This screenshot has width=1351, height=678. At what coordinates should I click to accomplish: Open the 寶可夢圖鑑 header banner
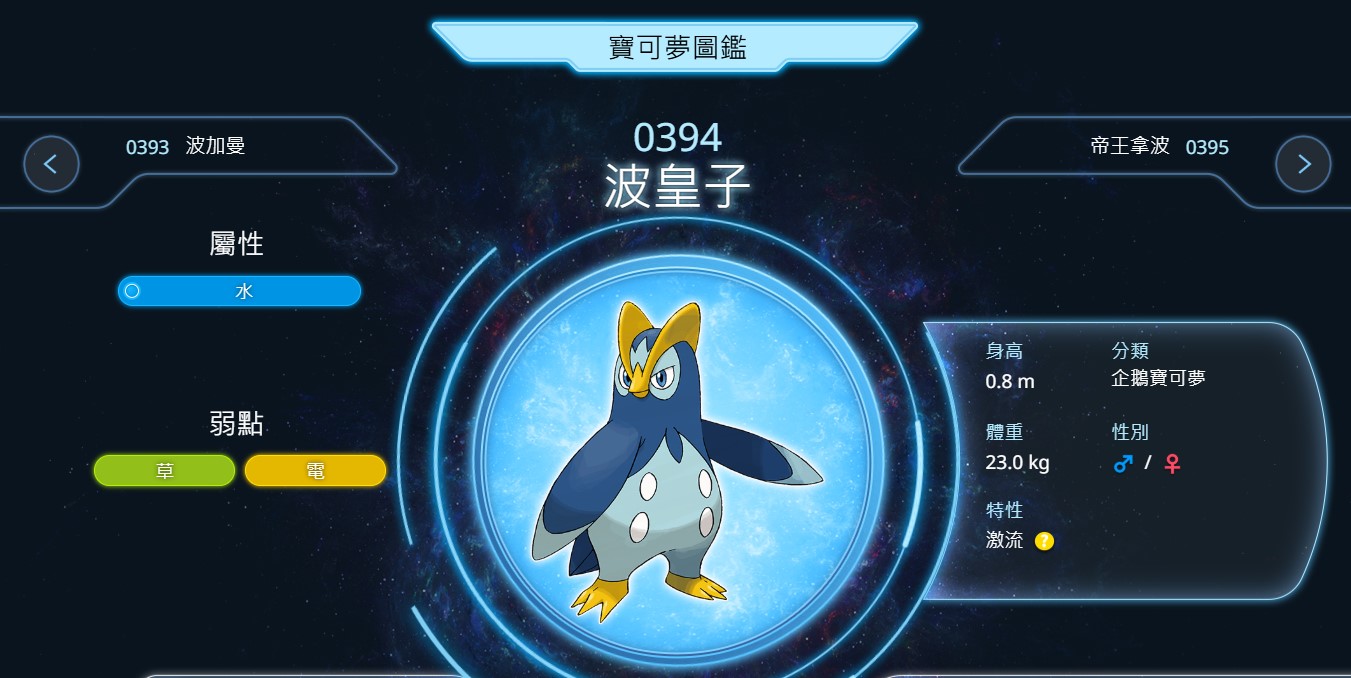[x=676, y=46]
